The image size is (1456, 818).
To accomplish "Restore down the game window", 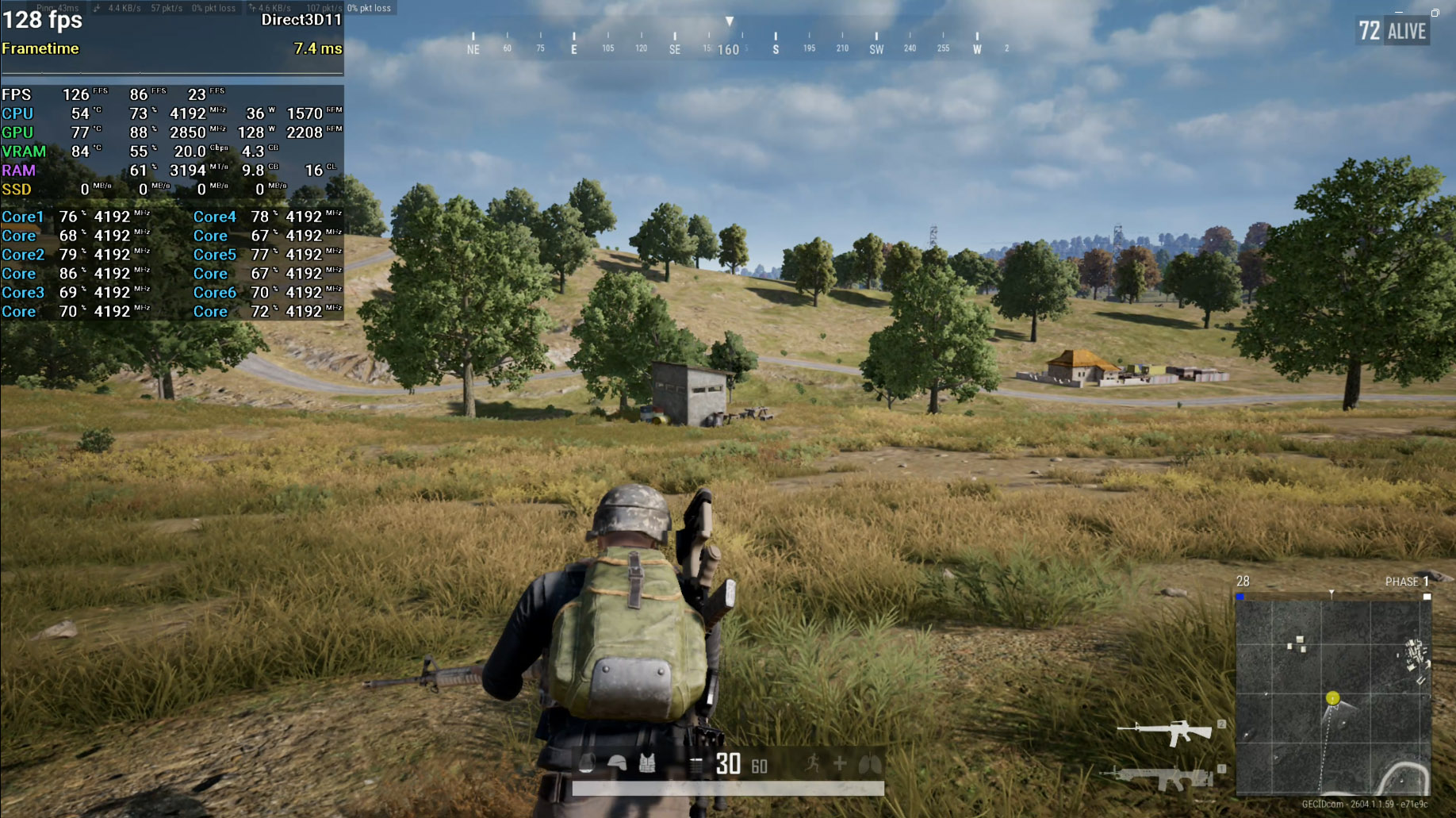I will coord(1435,13).
